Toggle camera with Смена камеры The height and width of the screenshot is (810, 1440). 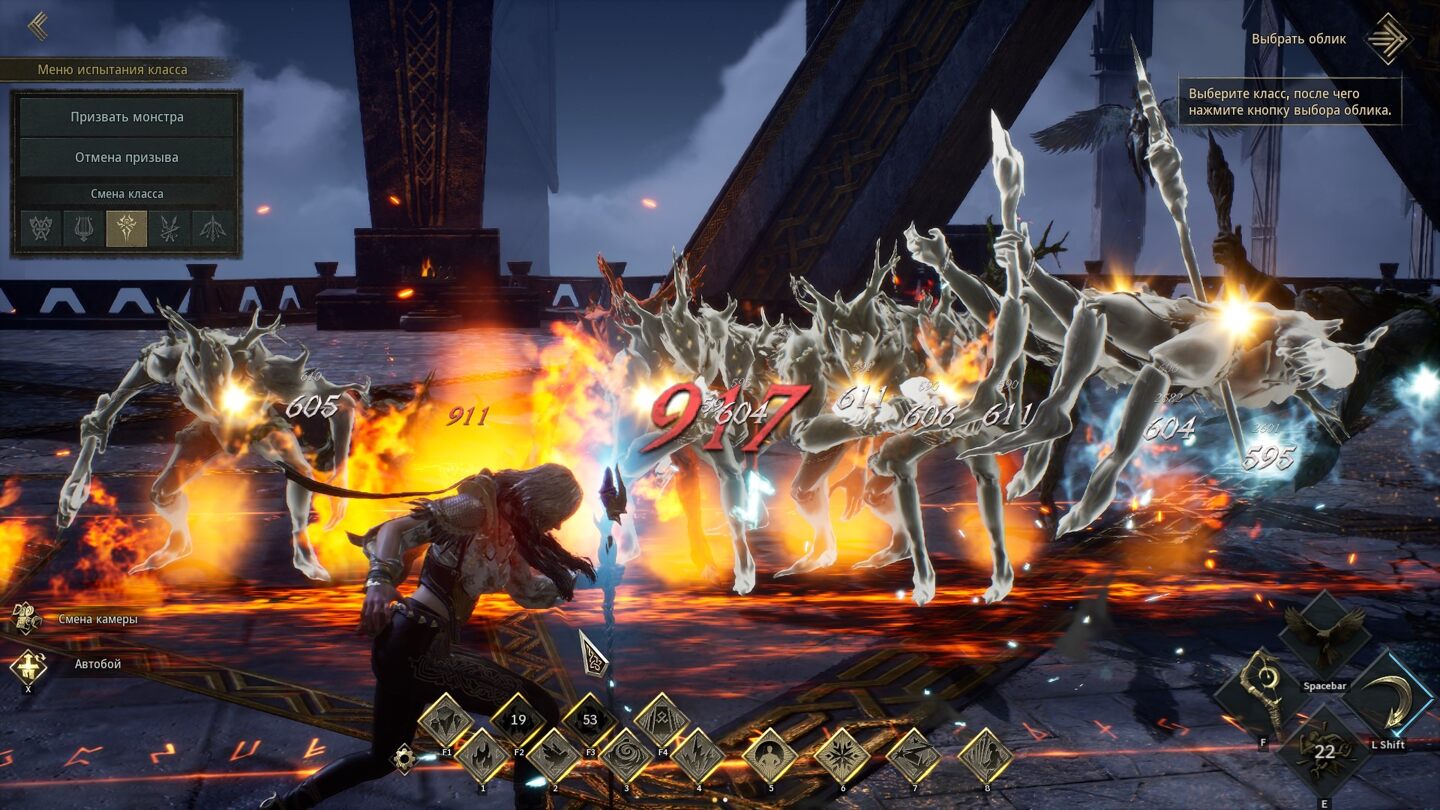coord(28,619)
